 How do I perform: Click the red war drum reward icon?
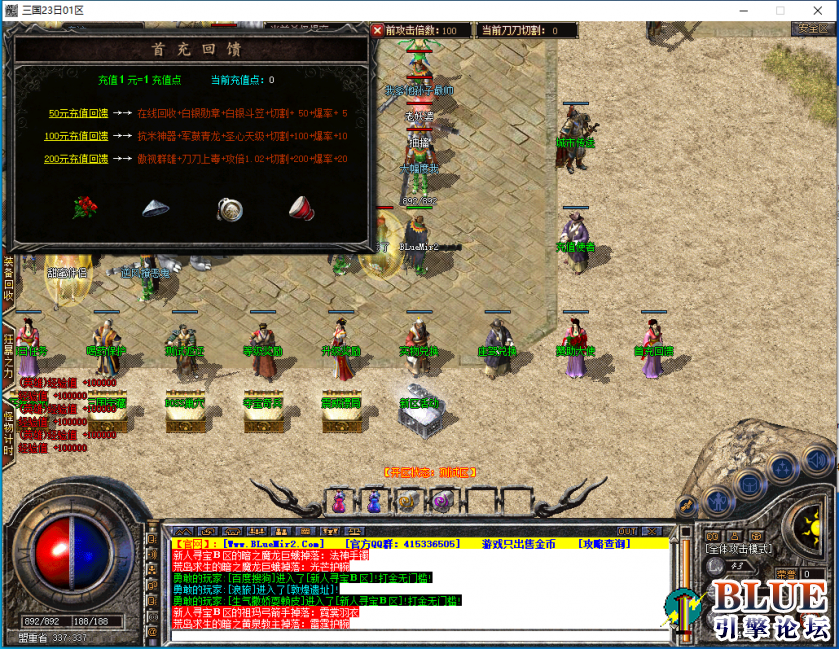coord(301,208)
